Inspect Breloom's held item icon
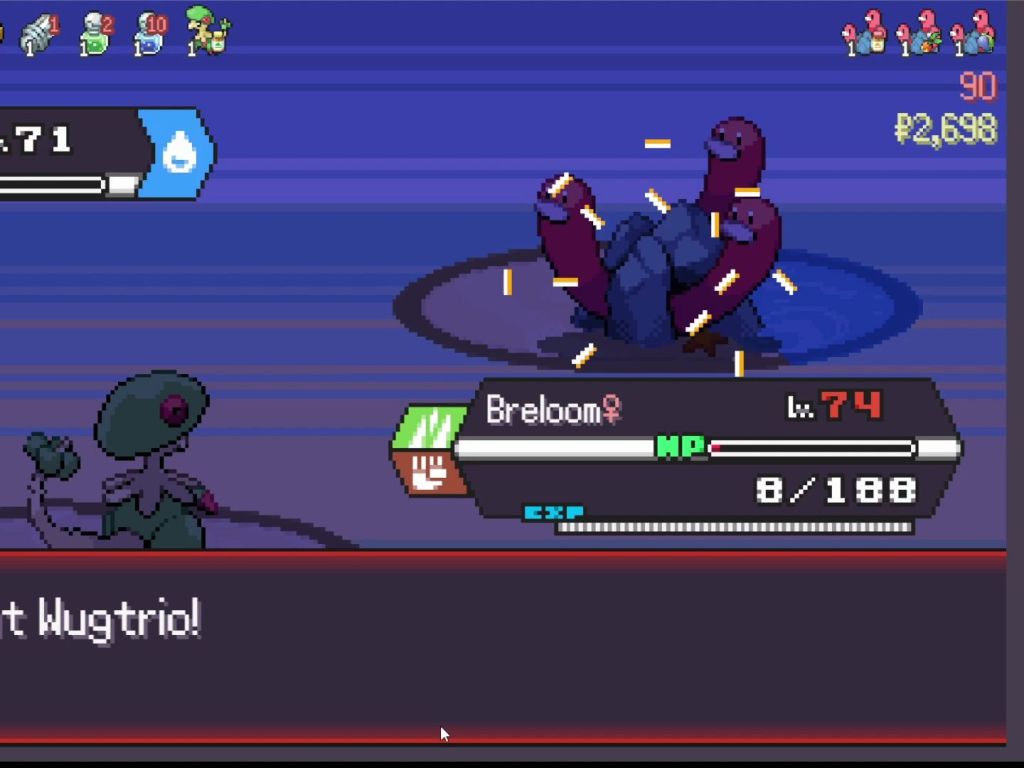1024x768 pixels. tap(208, 32)
